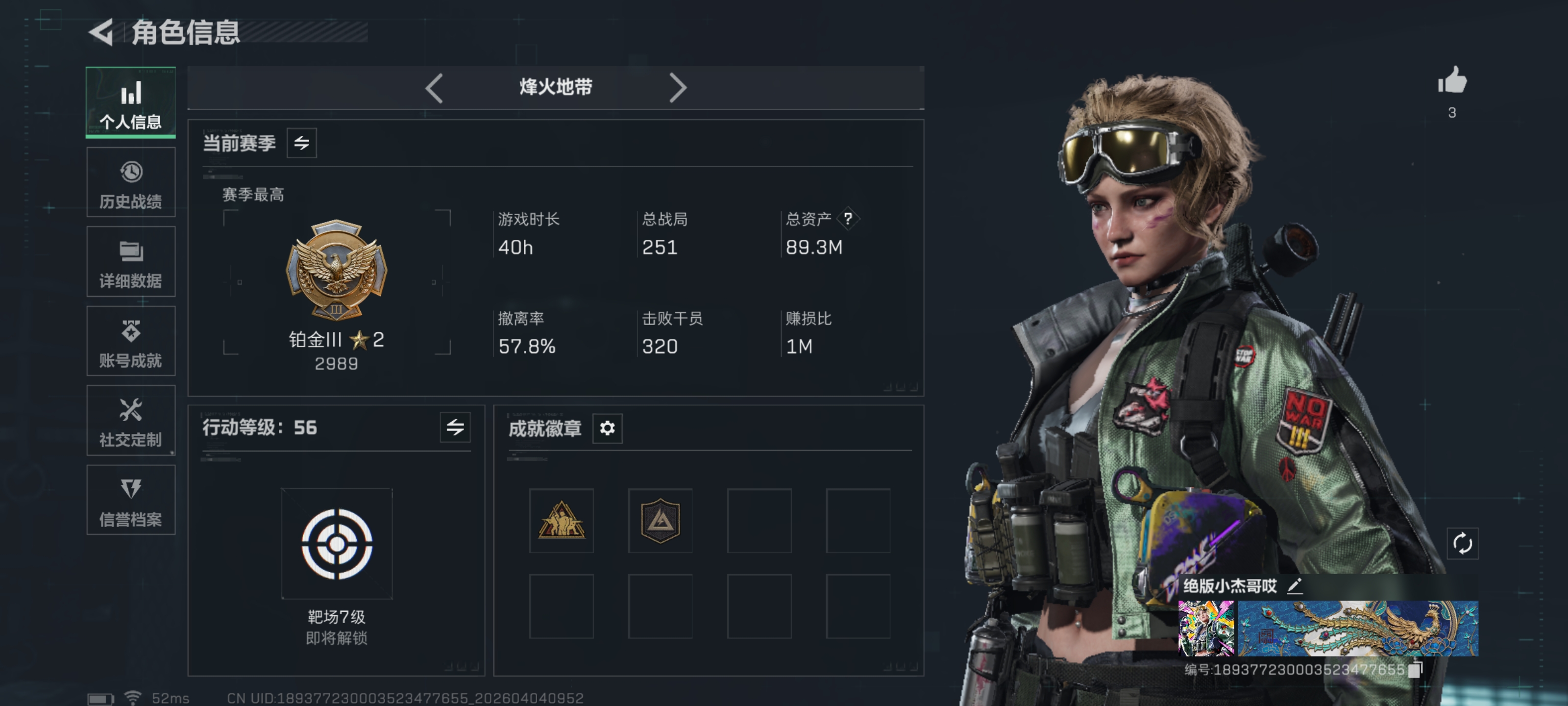
Task: Switch to the next game mode arrow
Action: (x=678, y=88)
